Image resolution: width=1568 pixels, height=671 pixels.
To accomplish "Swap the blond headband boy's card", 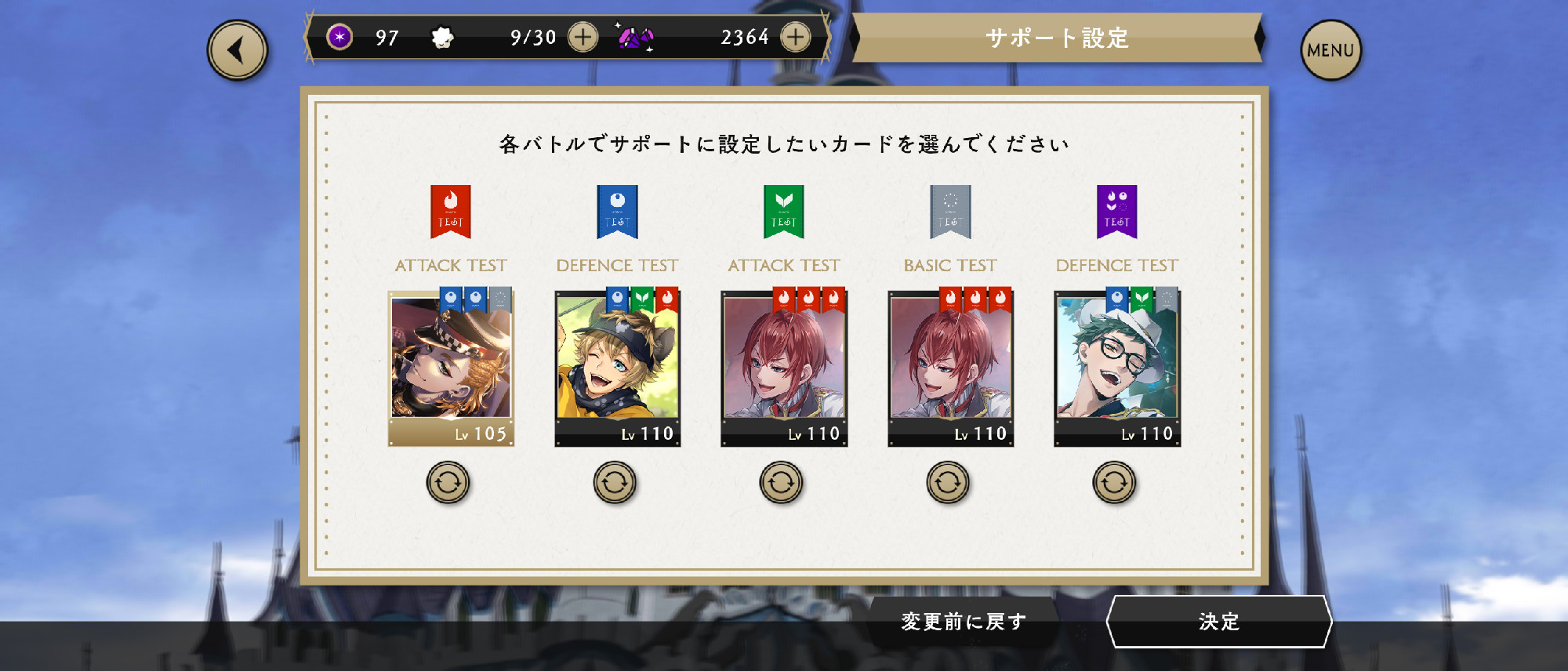I will click(x=615, y=483).
